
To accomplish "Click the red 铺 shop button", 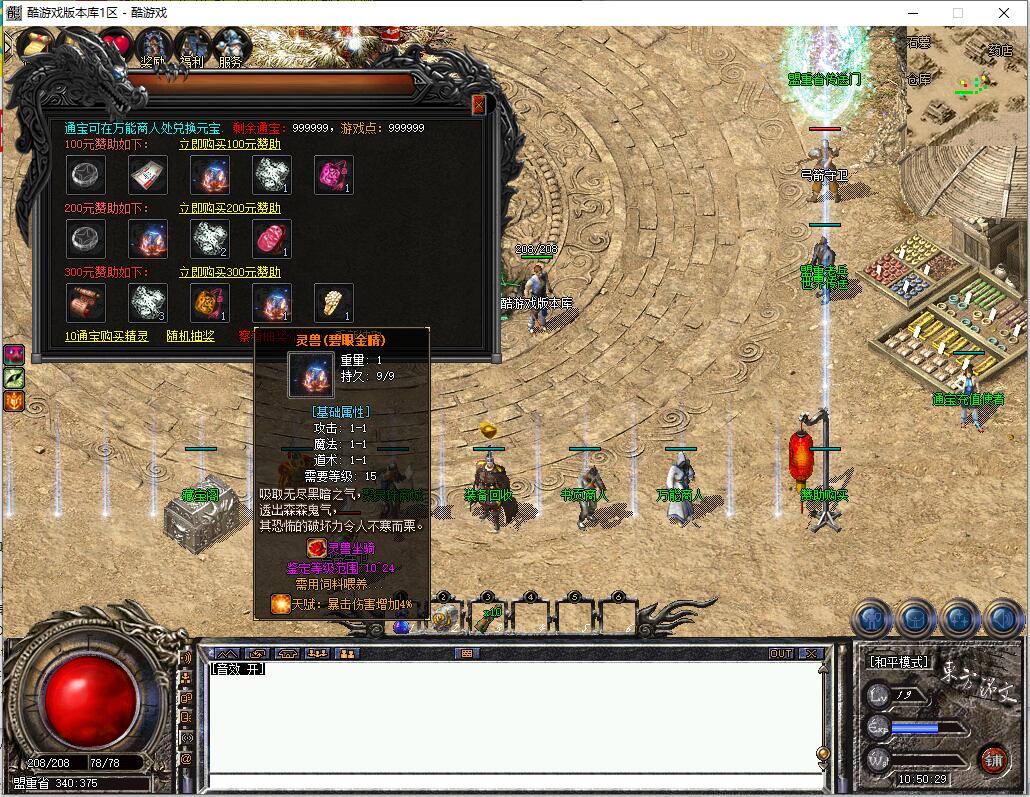I will pos(992,758).
